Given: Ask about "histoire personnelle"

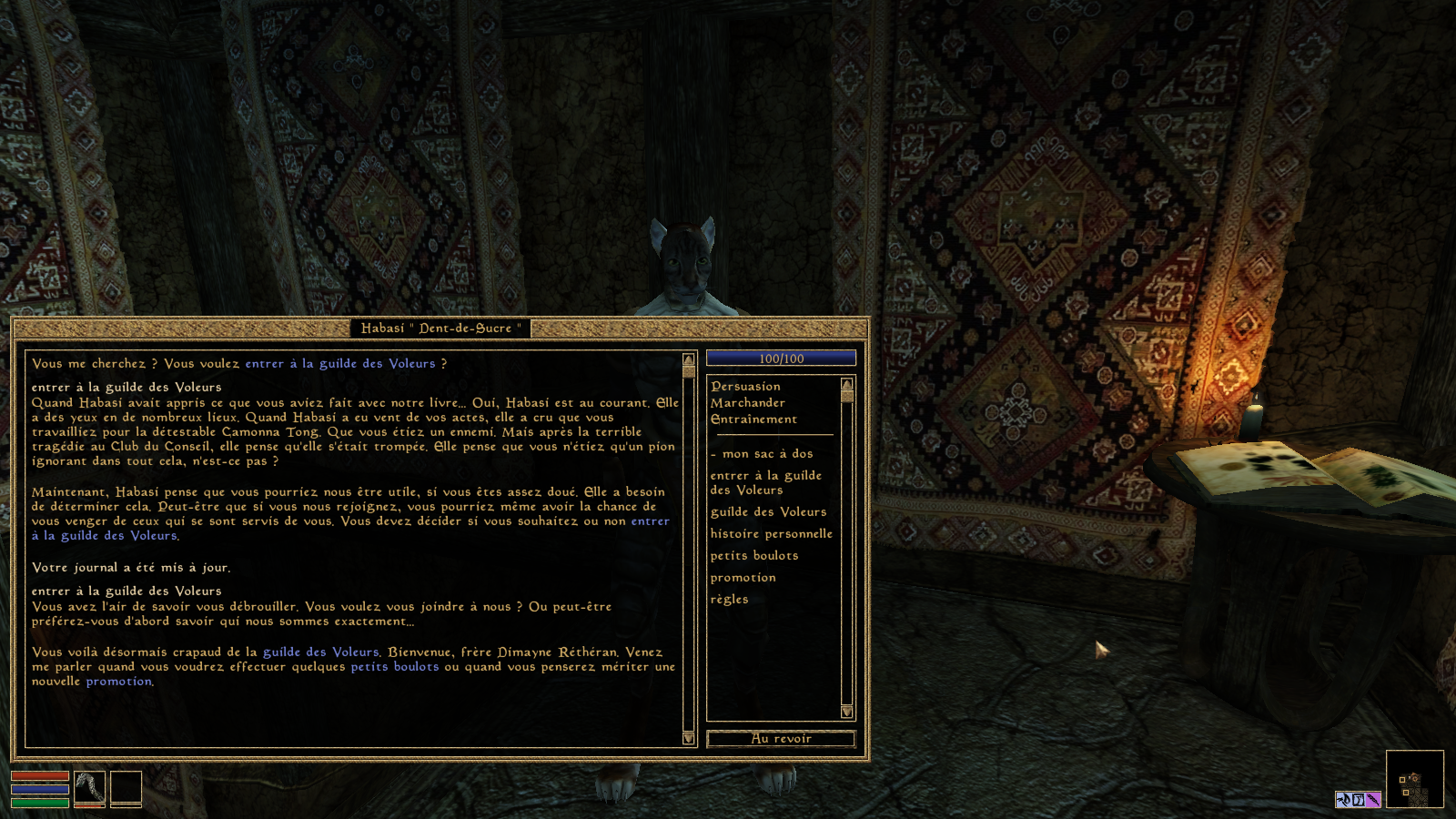Looking at the screenshot, I should [x=771, y=534].
